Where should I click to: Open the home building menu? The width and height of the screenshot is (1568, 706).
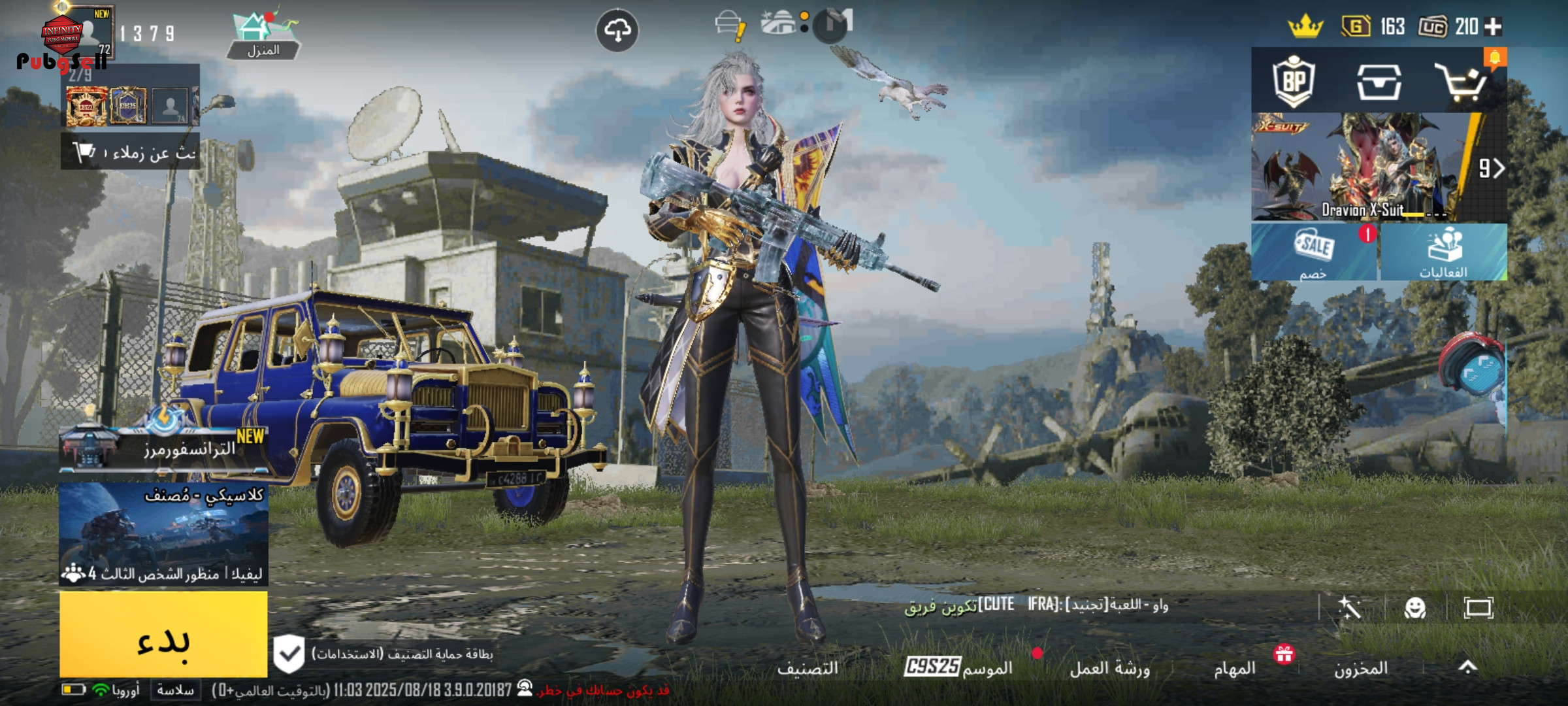pyautogui.click(x=263, y=36)
